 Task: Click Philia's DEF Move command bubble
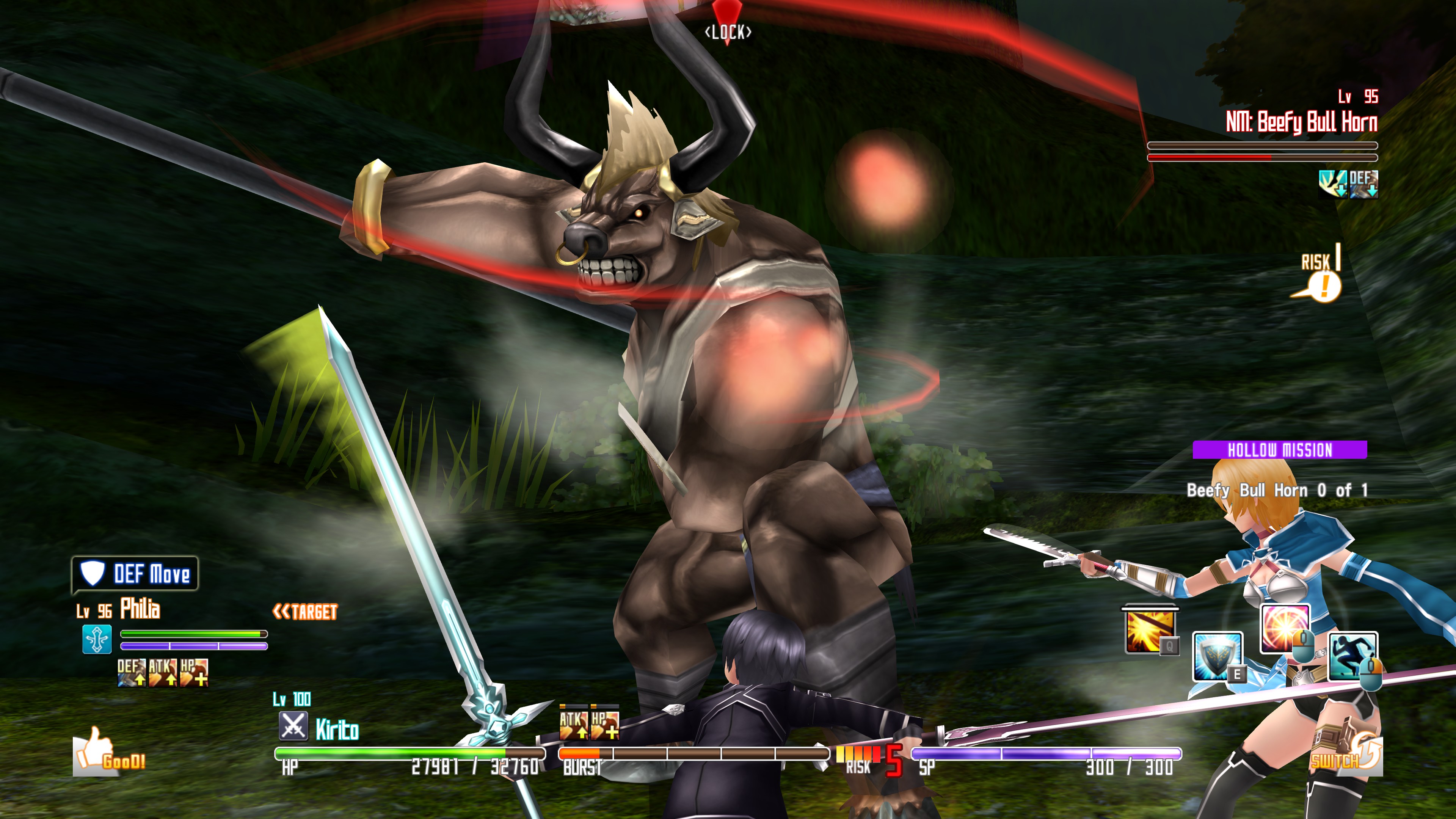(x=135, y=574)
